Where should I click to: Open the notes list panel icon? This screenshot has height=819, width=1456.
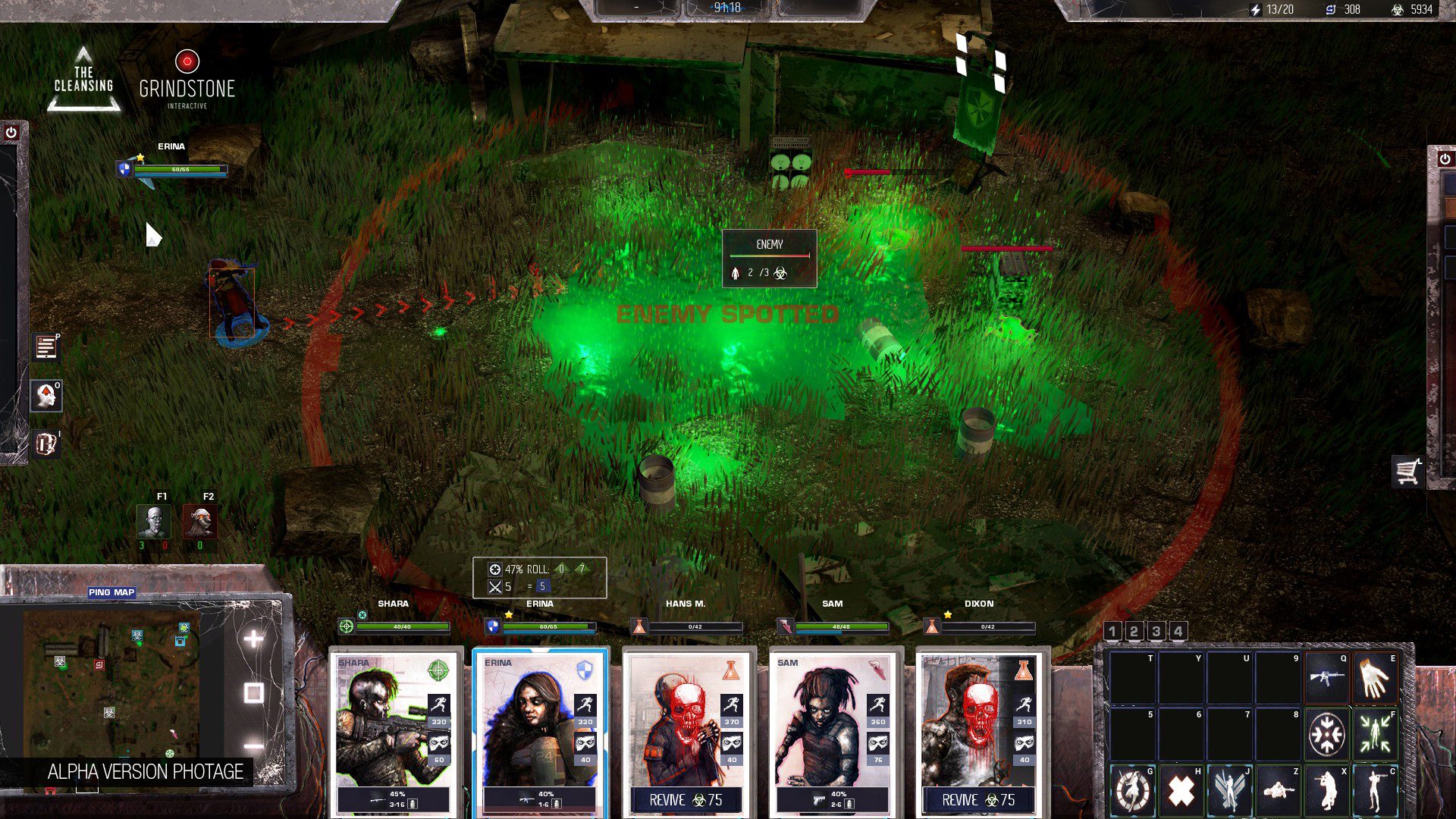45,347
